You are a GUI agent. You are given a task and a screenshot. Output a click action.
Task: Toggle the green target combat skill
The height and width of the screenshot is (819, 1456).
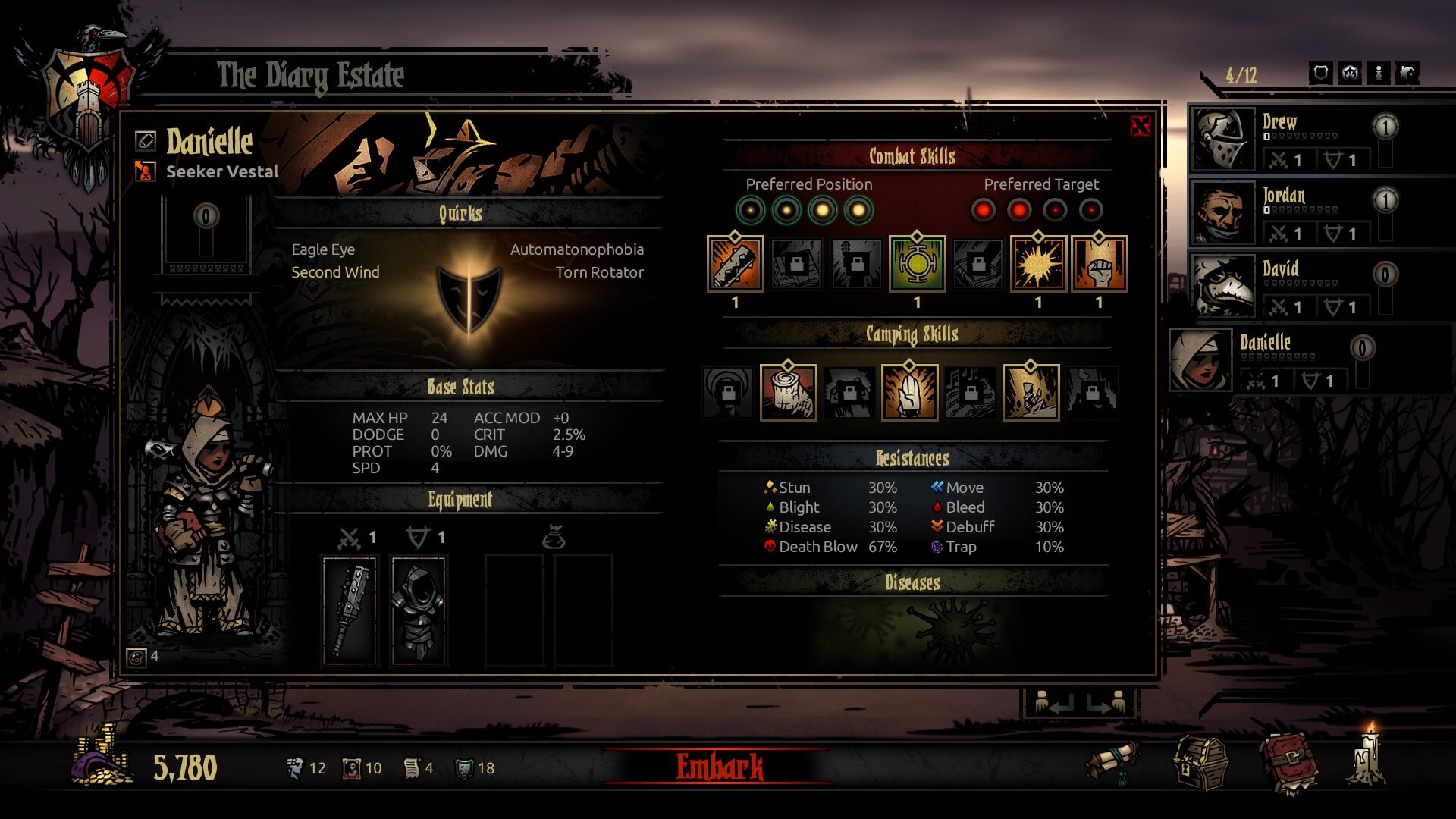[x=917, y=264]
